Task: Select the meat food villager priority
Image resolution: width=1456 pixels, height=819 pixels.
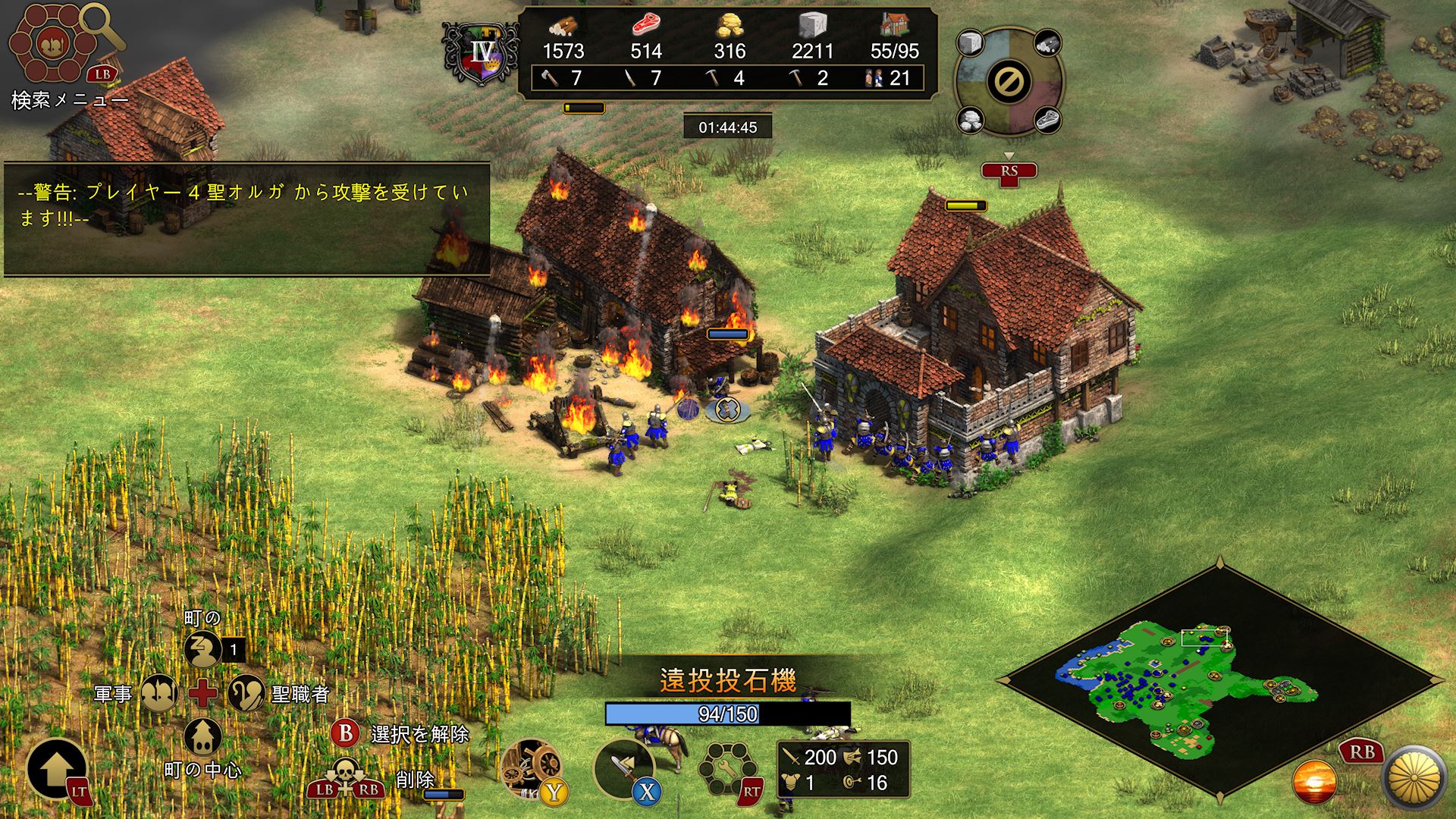Action: tap(1047, 120)
